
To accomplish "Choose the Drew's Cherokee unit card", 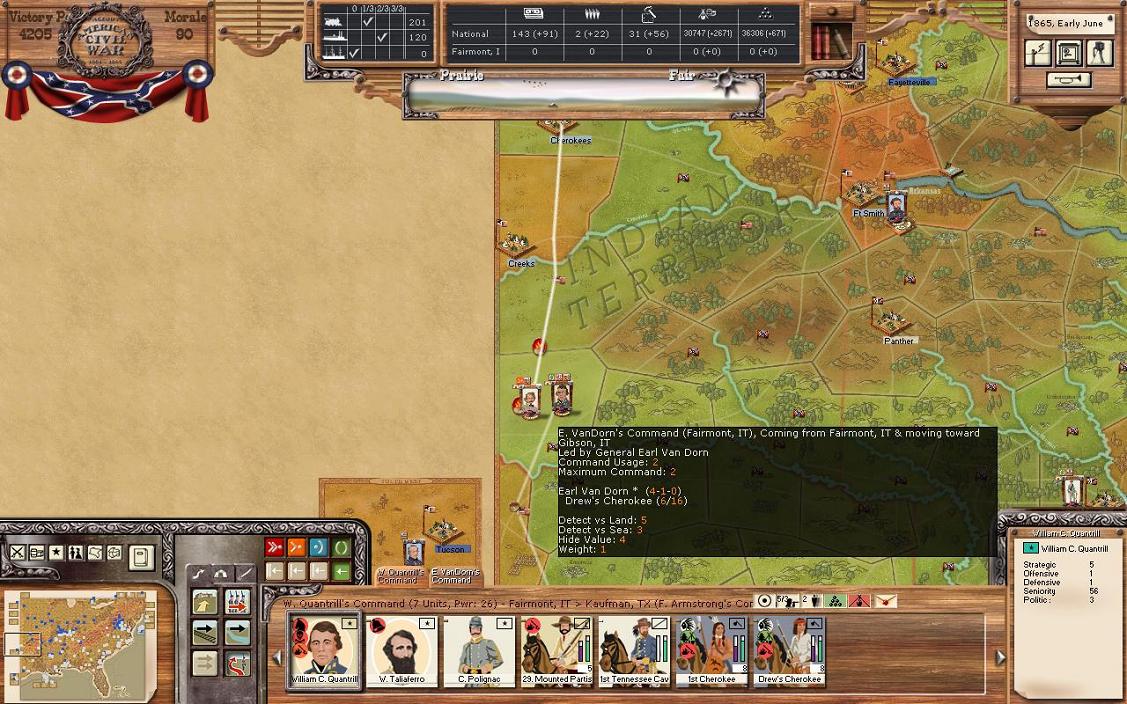I will 789,649.
